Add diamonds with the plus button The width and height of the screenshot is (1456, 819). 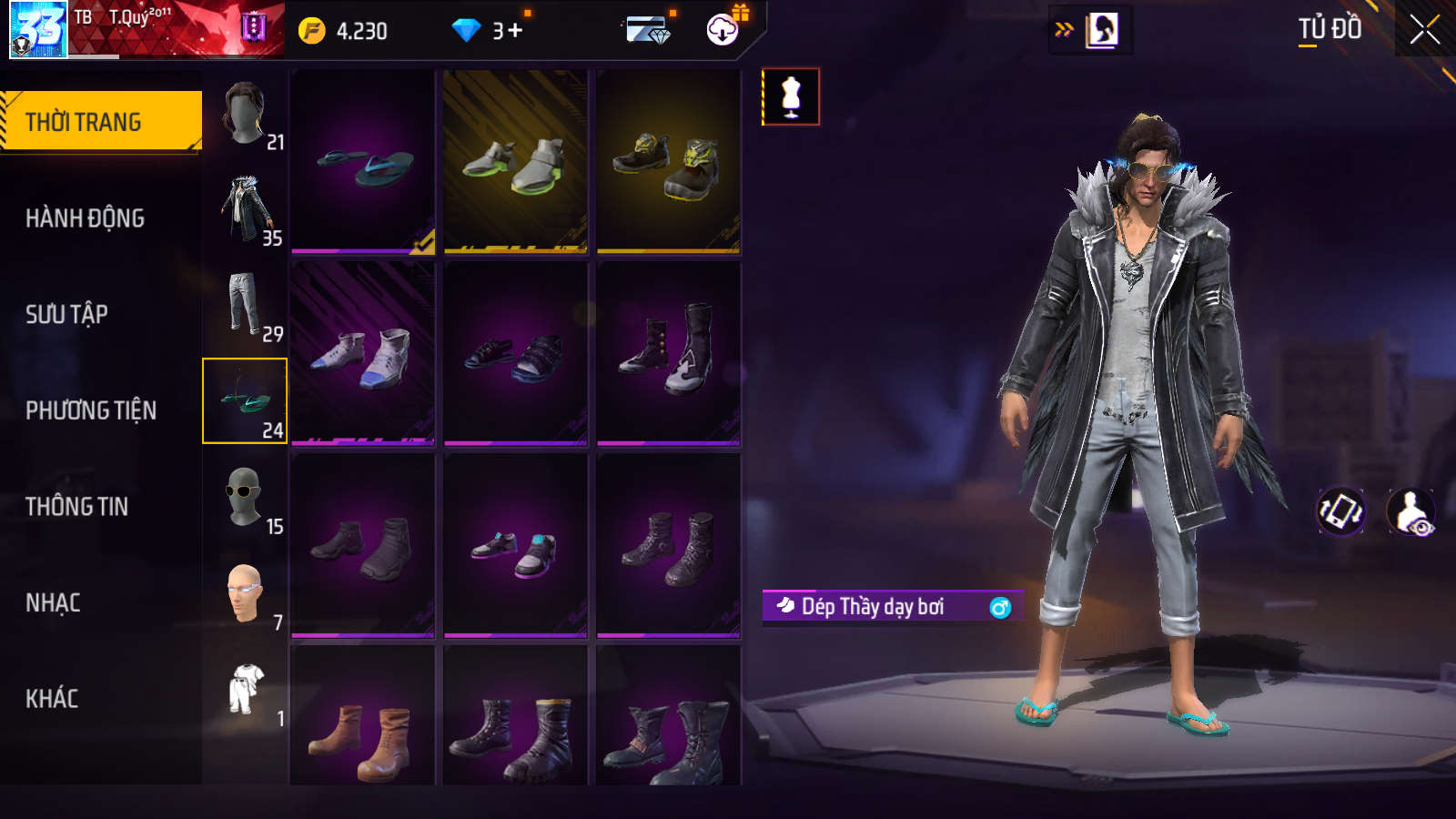point(515,31)
